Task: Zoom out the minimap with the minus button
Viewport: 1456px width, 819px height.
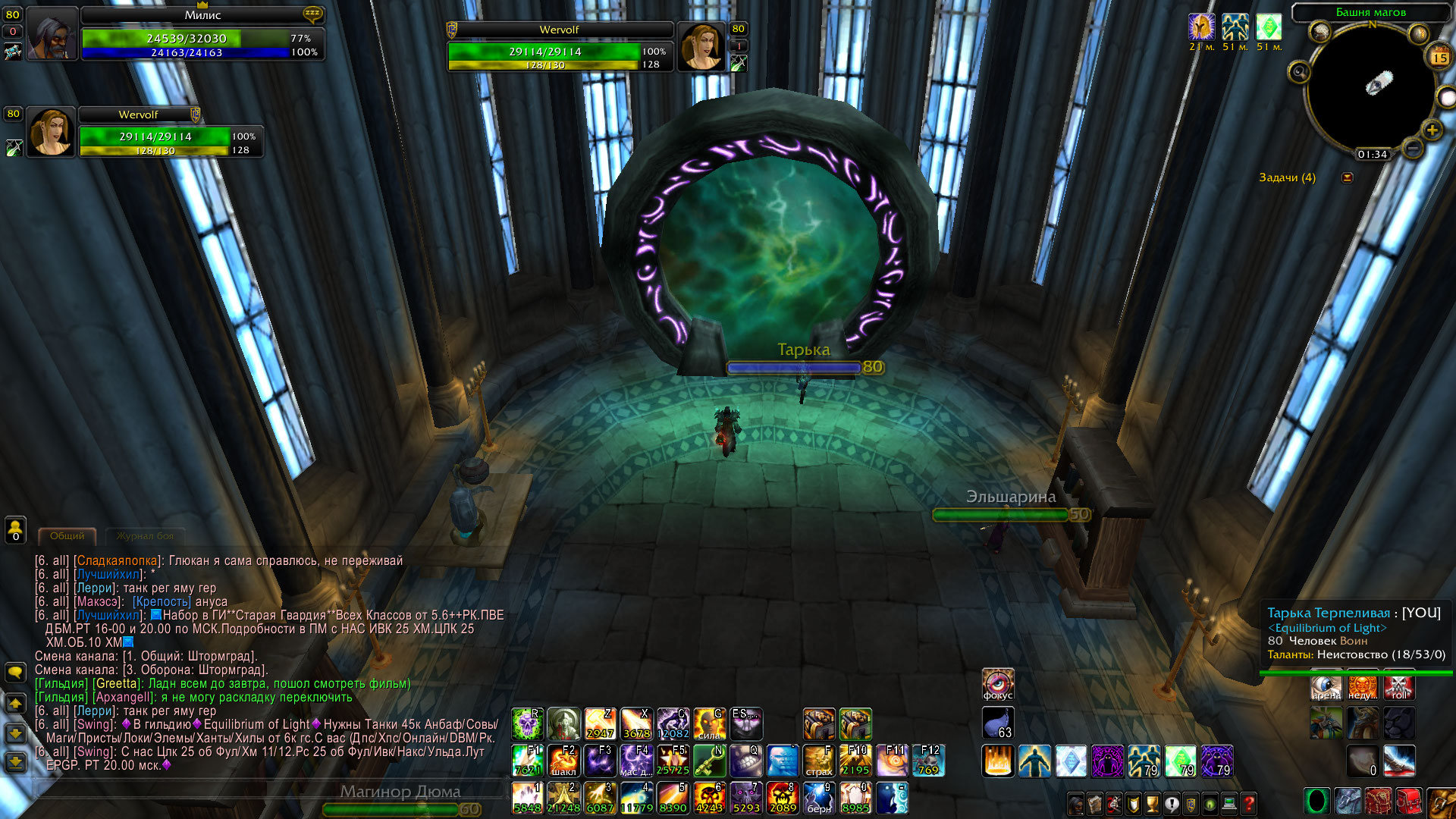Action: pos(1412,148)
